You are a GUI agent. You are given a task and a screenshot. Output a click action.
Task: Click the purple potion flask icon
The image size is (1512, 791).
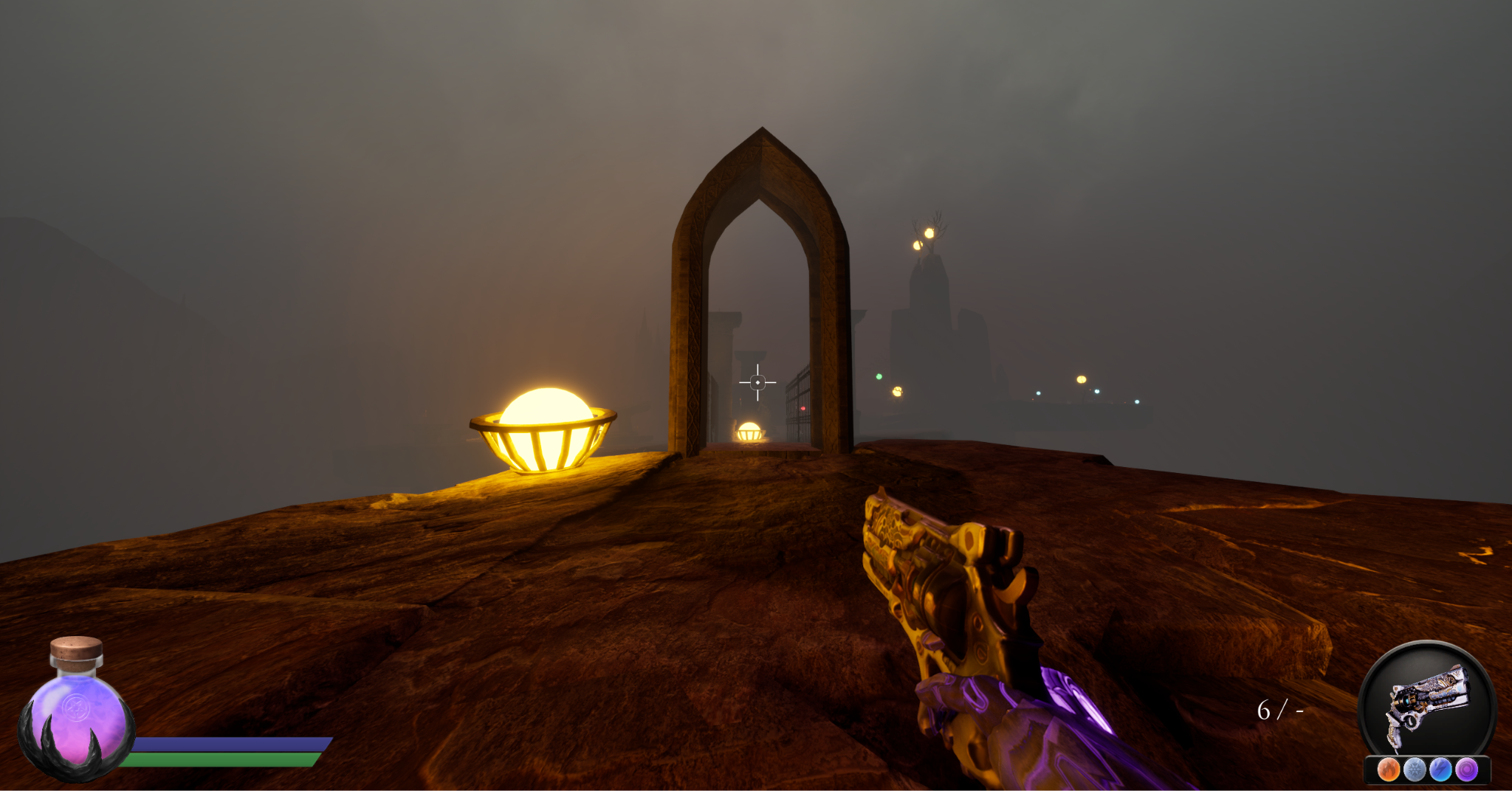click(x=76, y=711)
